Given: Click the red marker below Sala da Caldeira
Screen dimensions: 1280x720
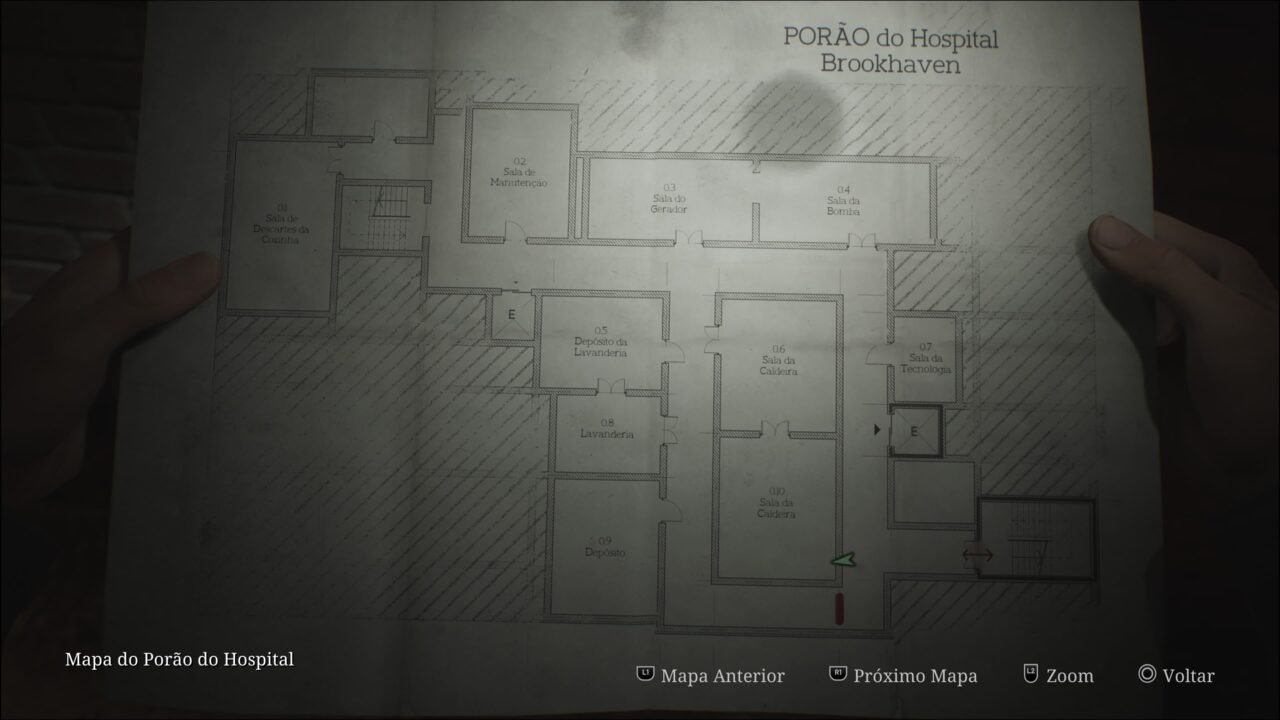Looking at the screenshot, I should point(840,606).
